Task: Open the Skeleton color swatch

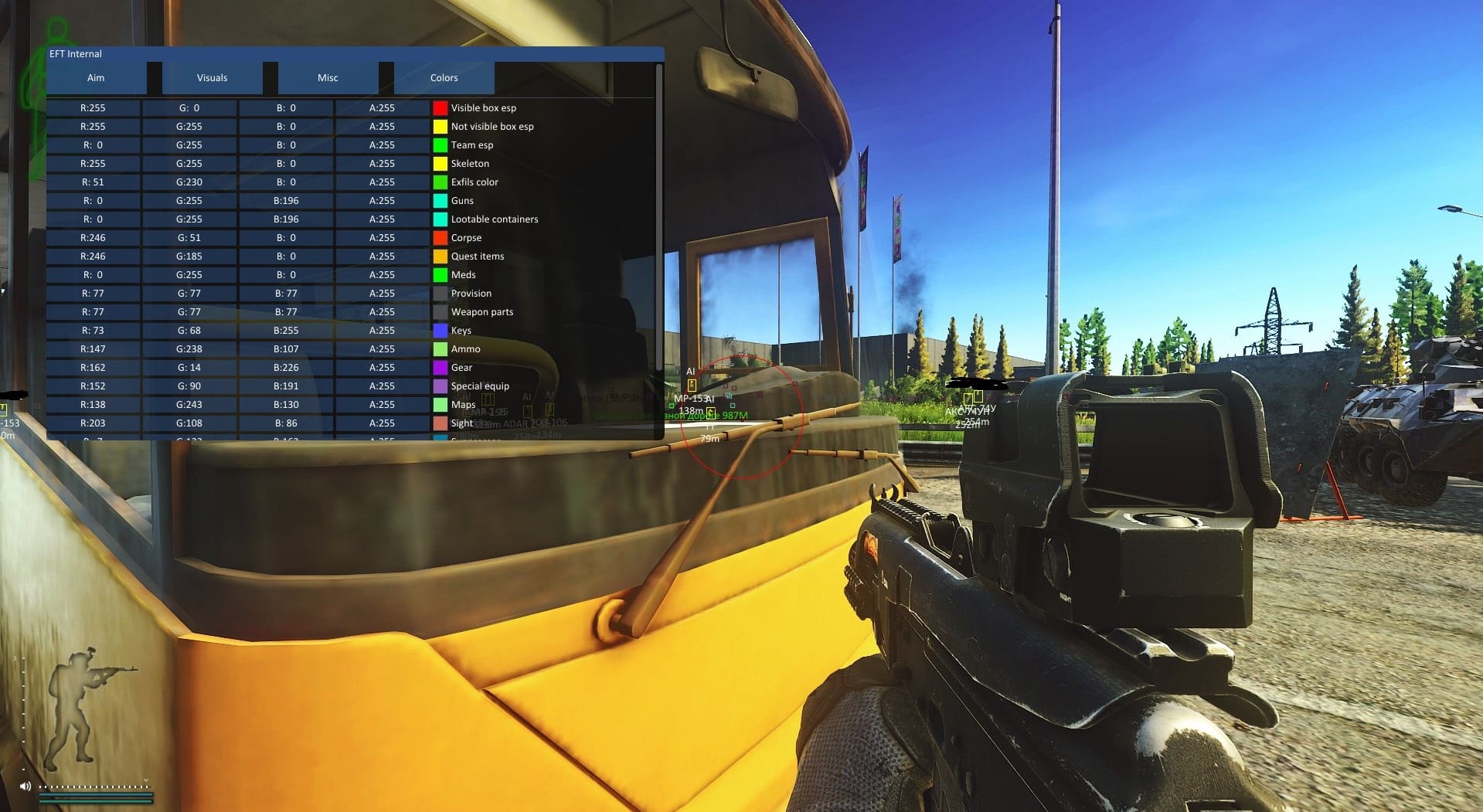Action: (440, 164)
